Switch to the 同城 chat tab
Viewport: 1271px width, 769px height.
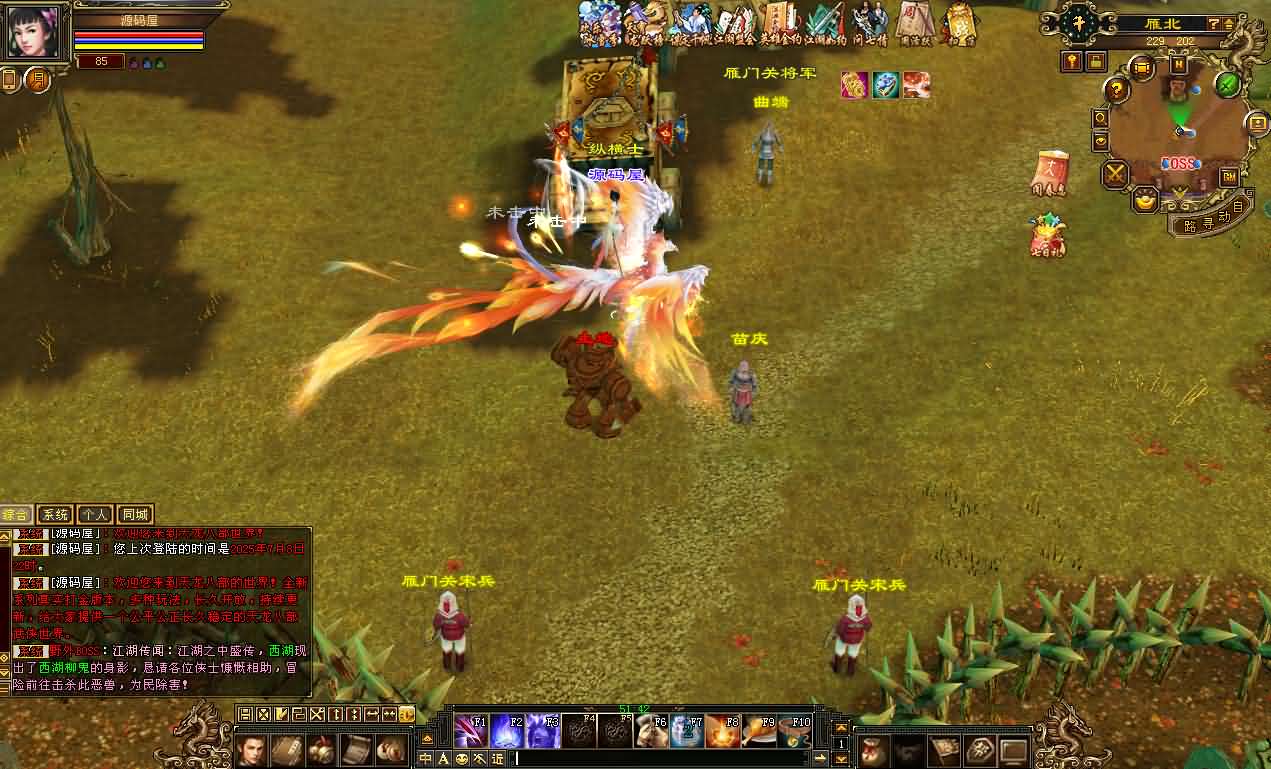(x=135, y=515)
